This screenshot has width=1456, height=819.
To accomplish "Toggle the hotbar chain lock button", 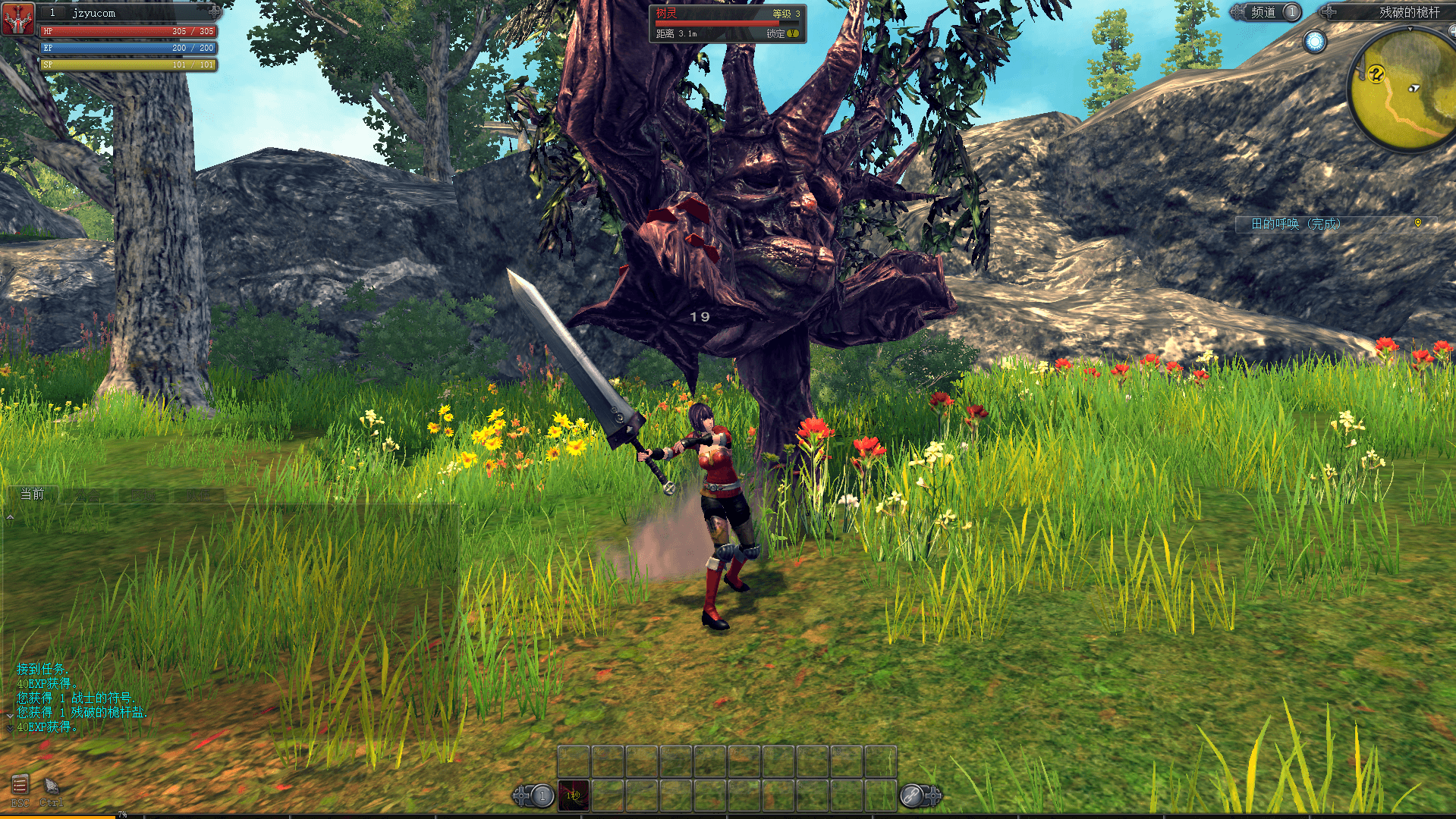I will tap(911, 795).
